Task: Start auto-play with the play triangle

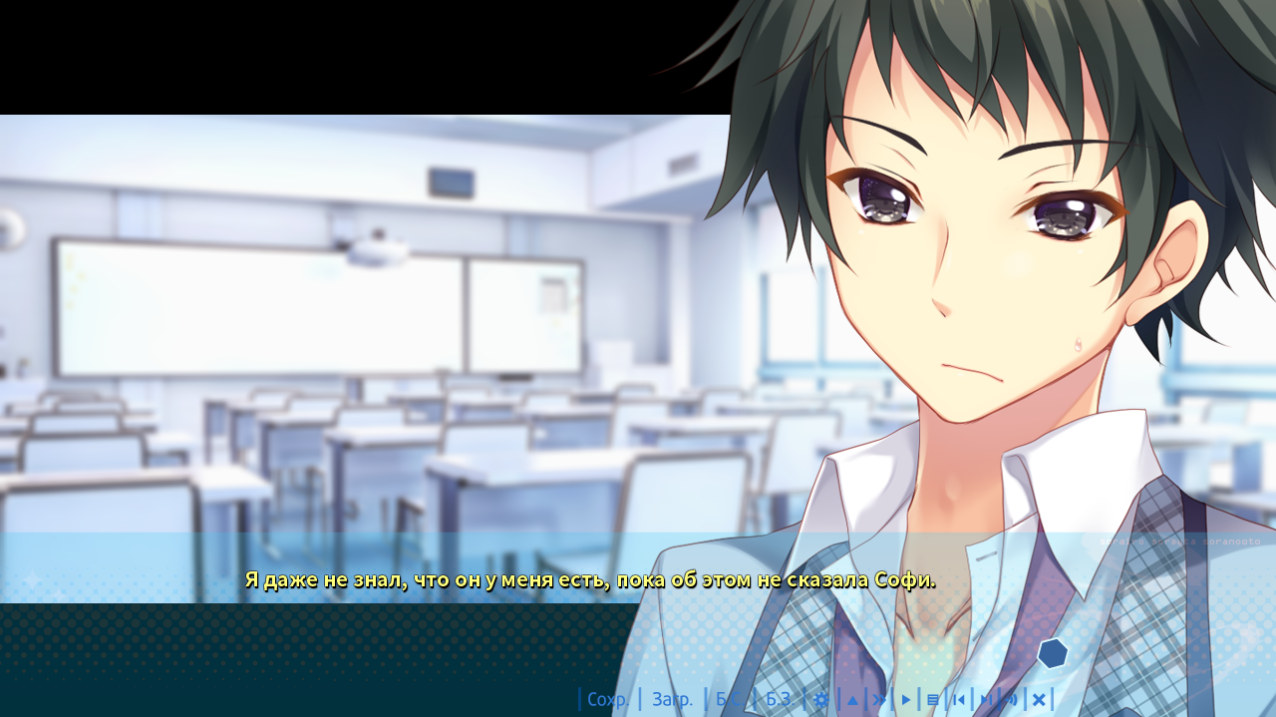Action: (906, 699)
